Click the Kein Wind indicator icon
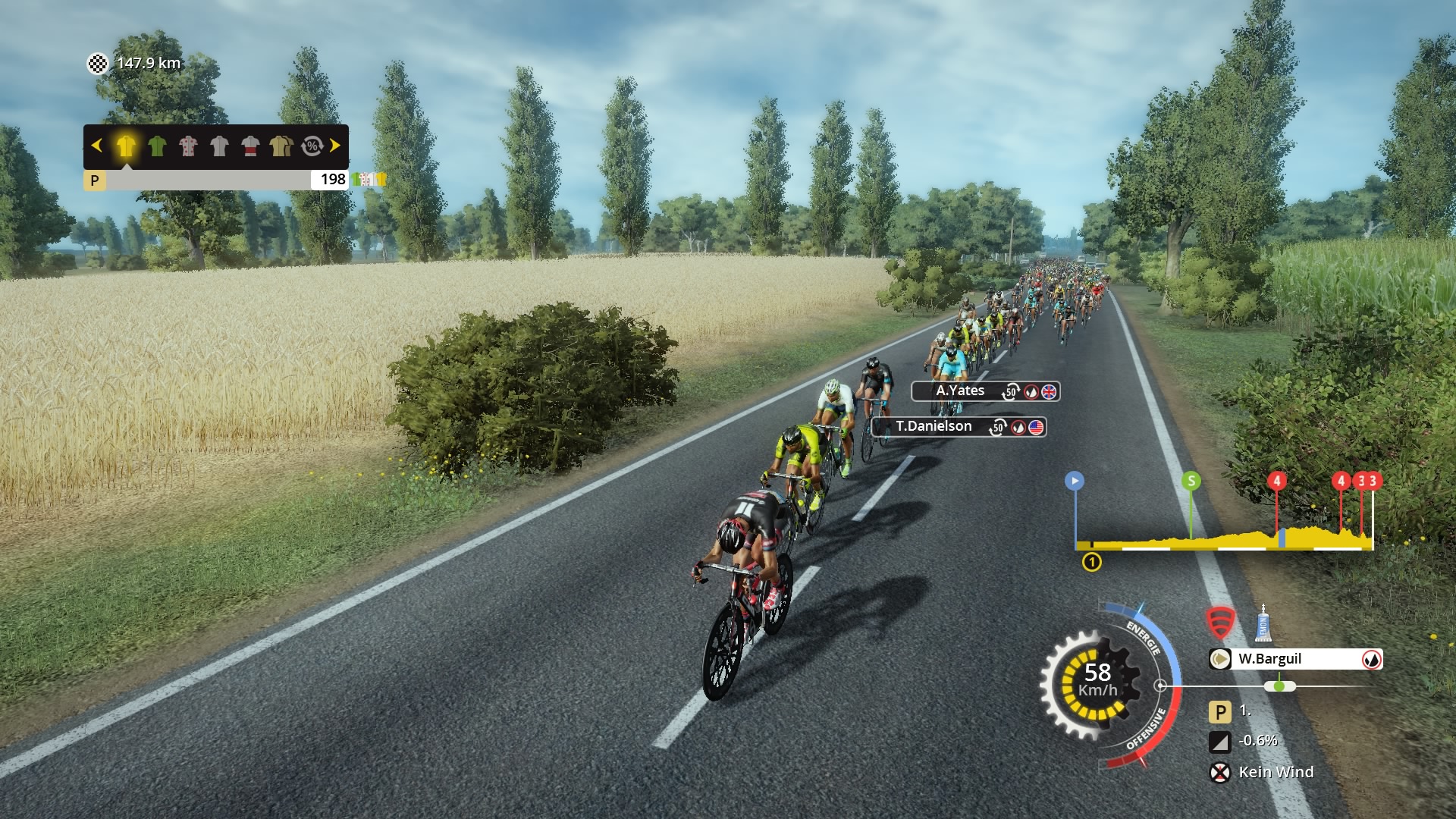The image size is (1456, 819). click(x=1220, y=772)
